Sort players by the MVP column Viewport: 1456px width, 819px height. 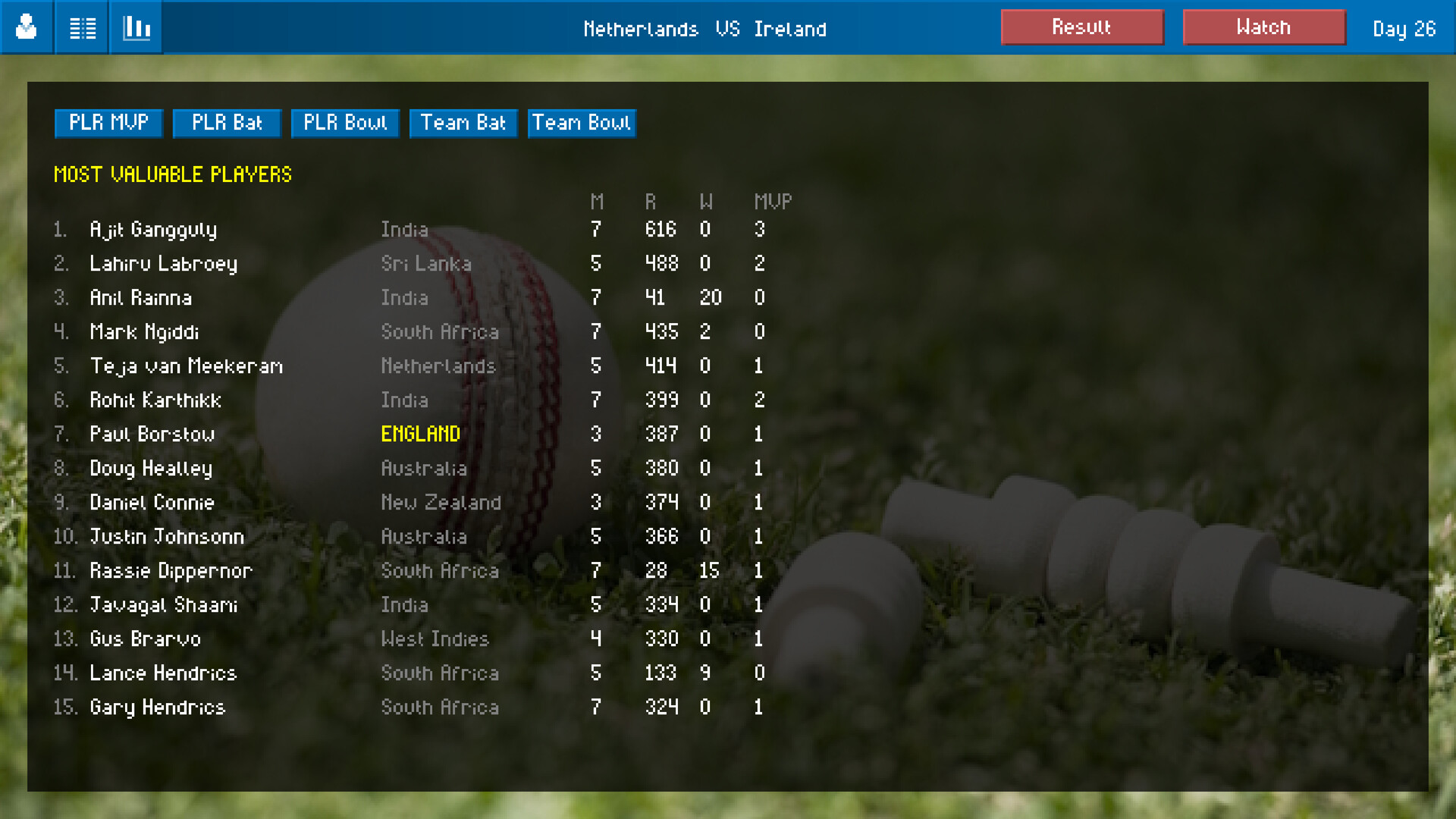tap(773, 202)
